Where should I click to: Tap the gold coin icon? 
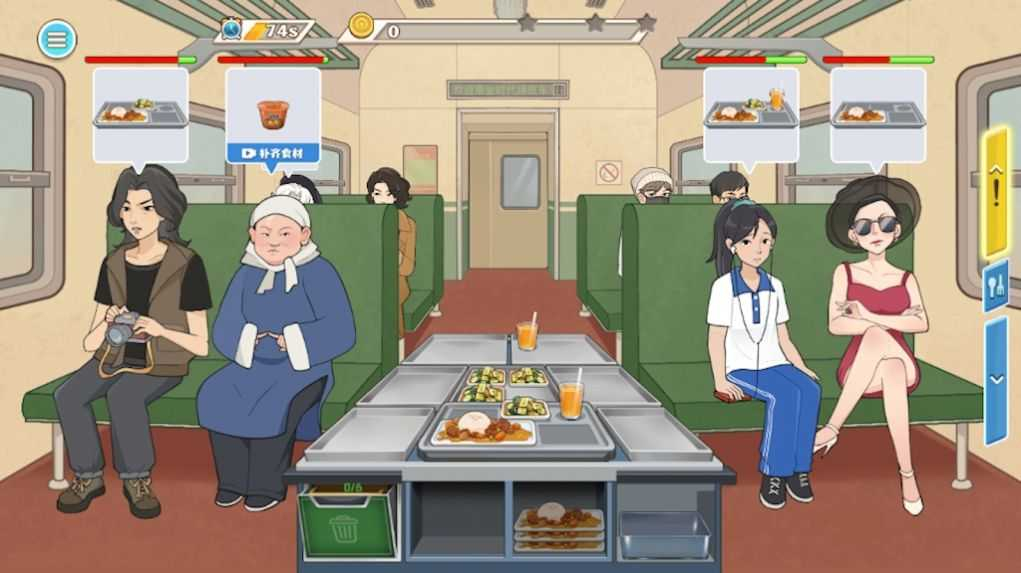[x=361, y=27]
